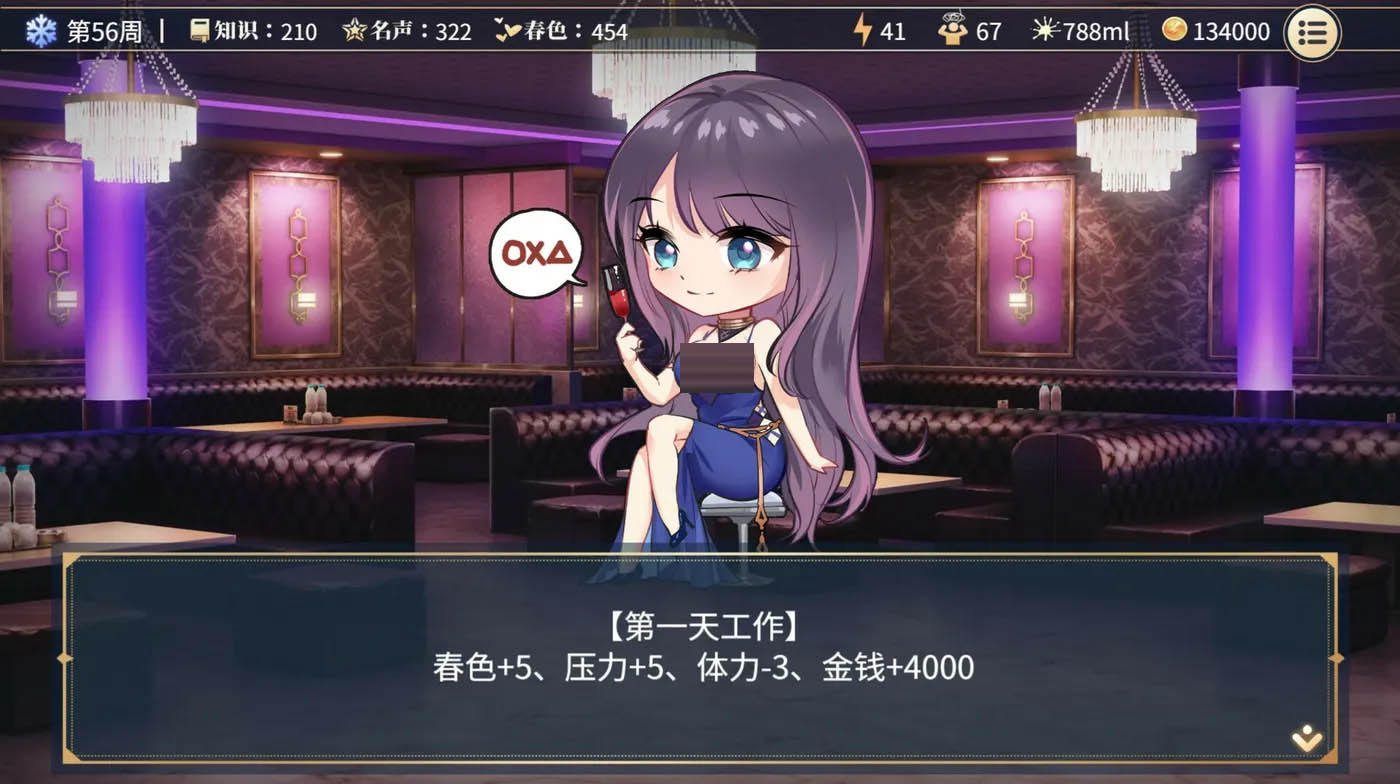Select the 第56周 week display
Image resolution: width=1400 pixels, height=784 pixels.
[x=106, y=31]
